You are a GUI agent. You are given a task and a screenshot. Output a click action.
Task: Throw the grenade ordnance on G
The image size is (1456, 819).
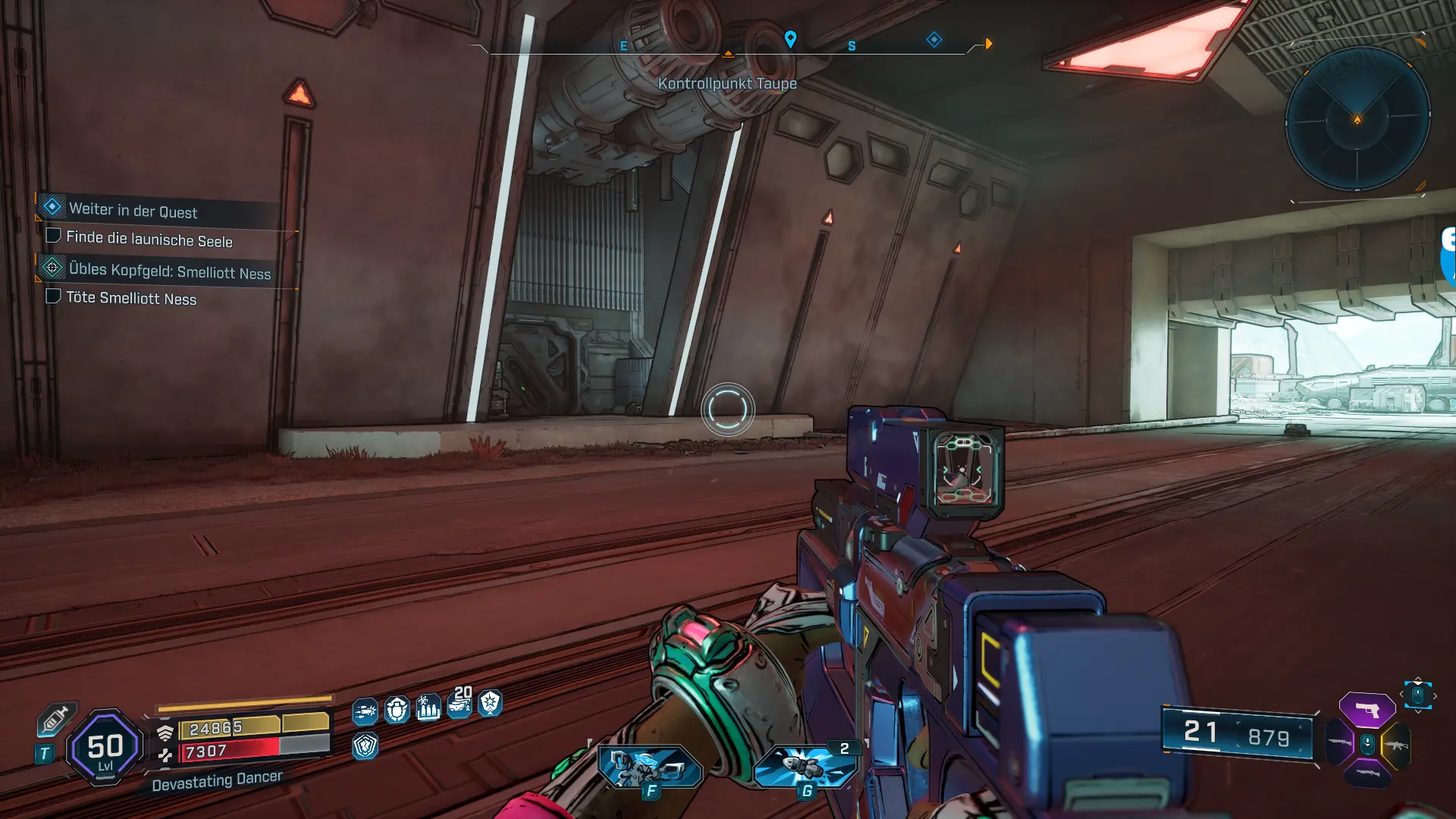[x=806, y=766]
